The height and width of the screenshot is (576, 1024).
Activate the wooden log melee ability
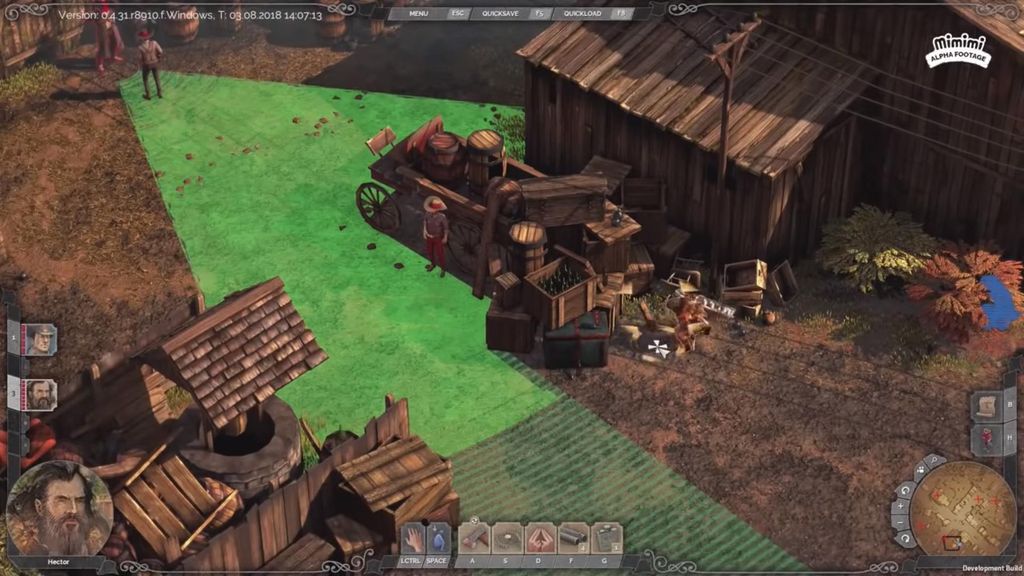475,538
